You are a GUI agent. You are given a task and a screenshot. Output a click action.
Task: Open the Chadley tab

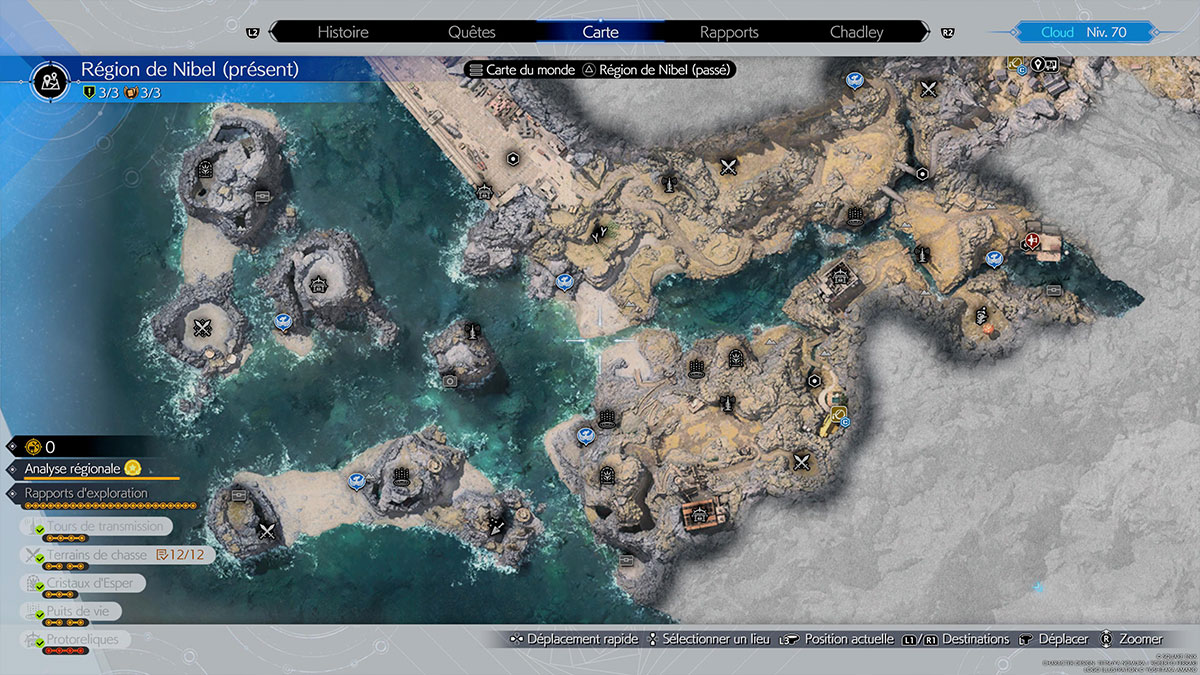point(857,32)
